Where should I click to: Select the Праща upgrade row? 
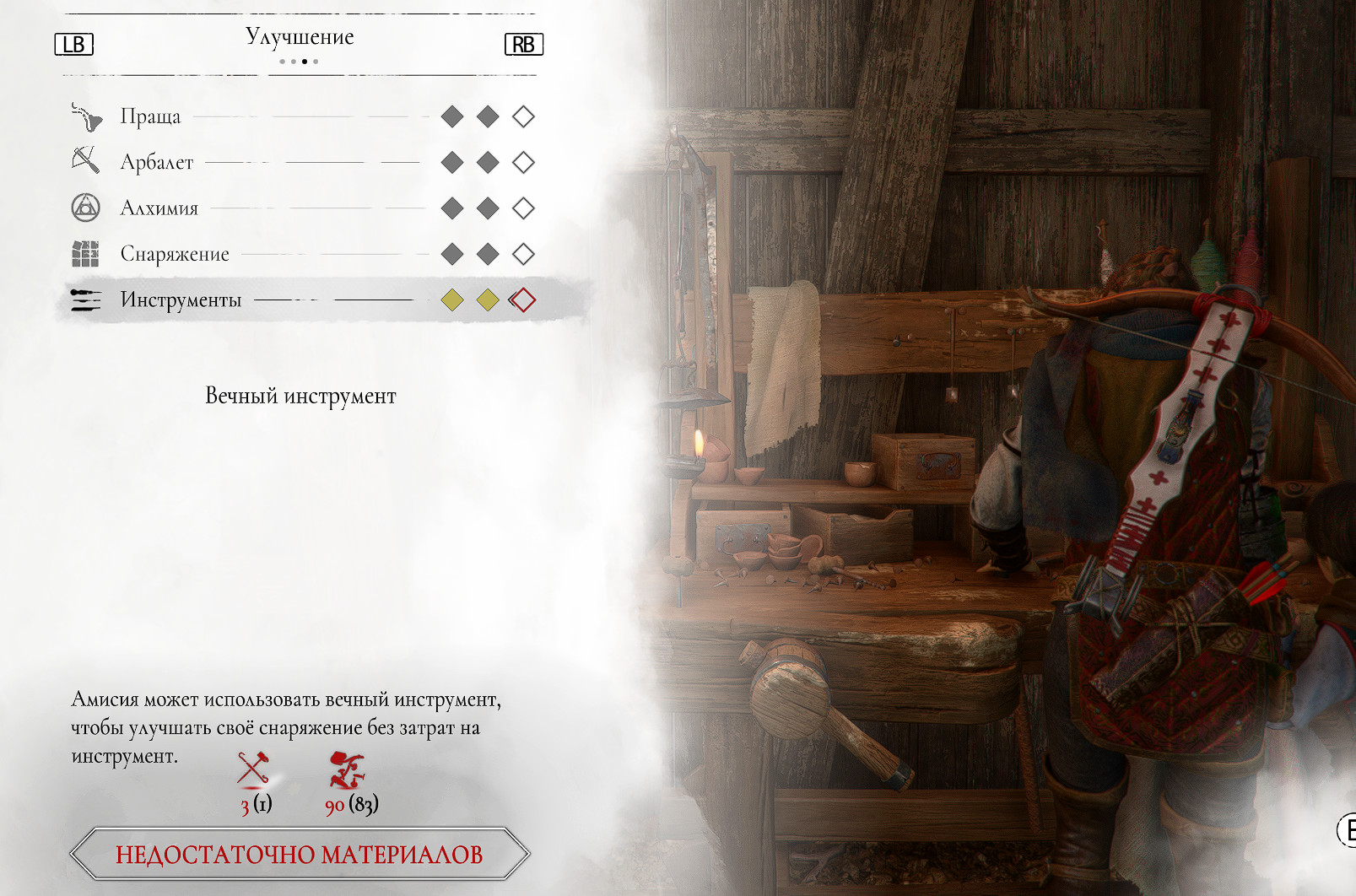pos(151,116)
